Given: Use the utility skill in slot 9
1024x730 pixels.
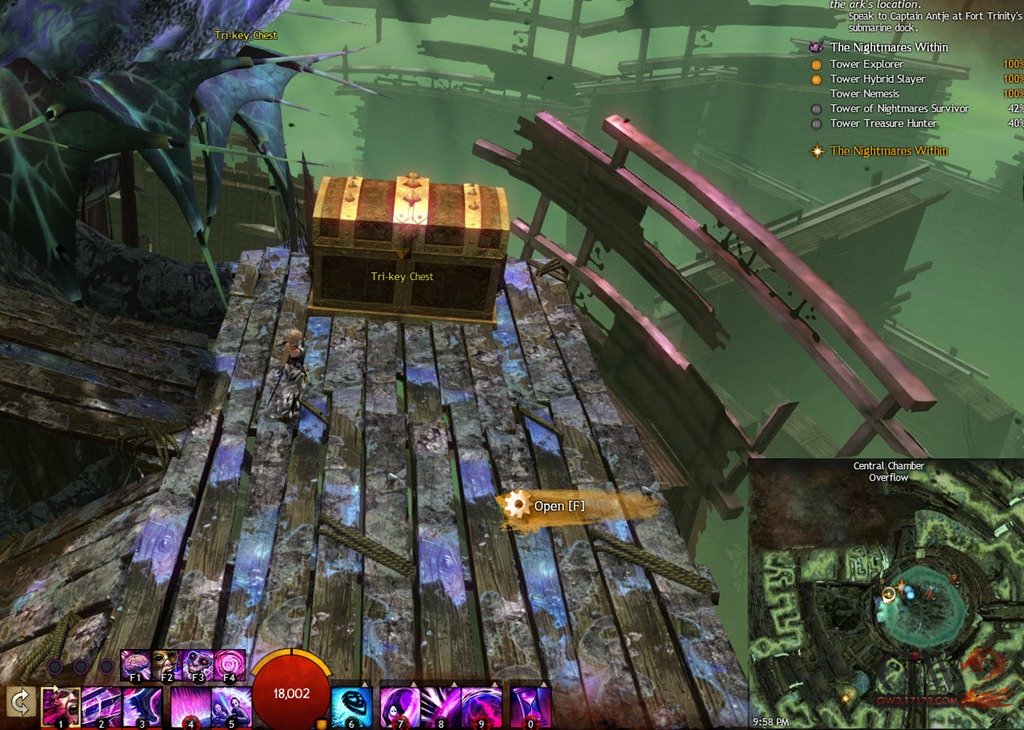Looking at the screenshot, I should [482, 705].
